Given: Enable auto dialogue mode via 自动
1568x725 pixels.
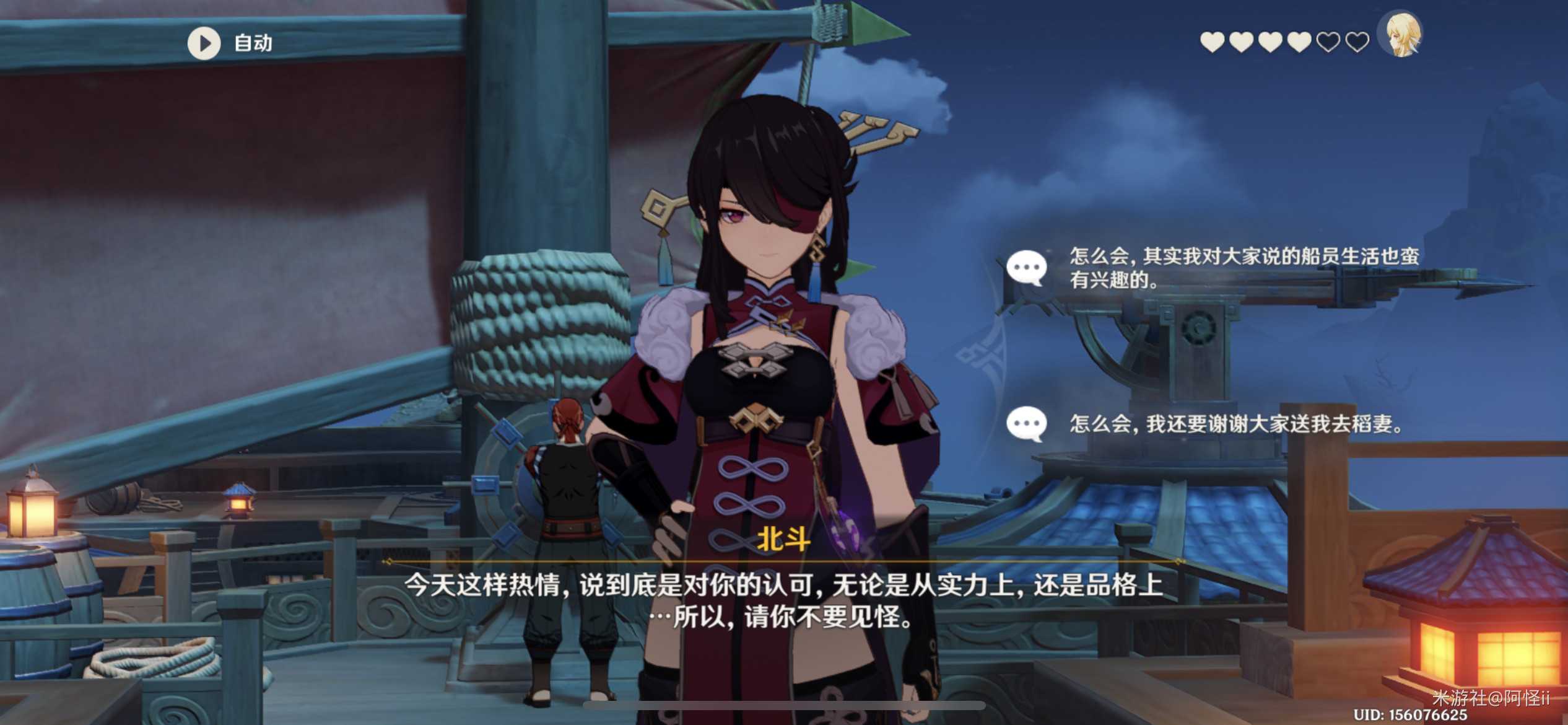Looking at the screenshot, I should (x=251, y=43).
